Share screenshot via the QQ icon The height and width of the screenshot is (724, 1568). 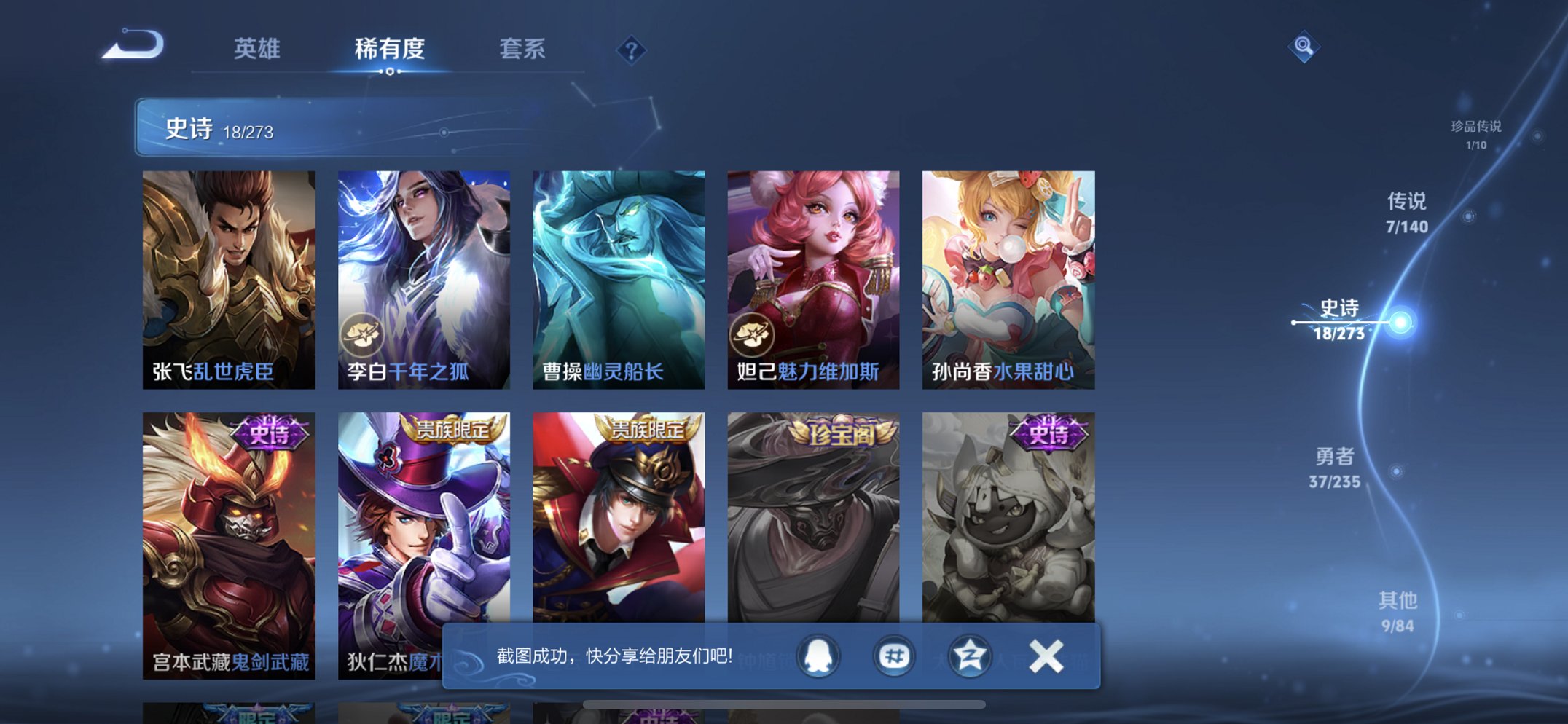(818, 656)
